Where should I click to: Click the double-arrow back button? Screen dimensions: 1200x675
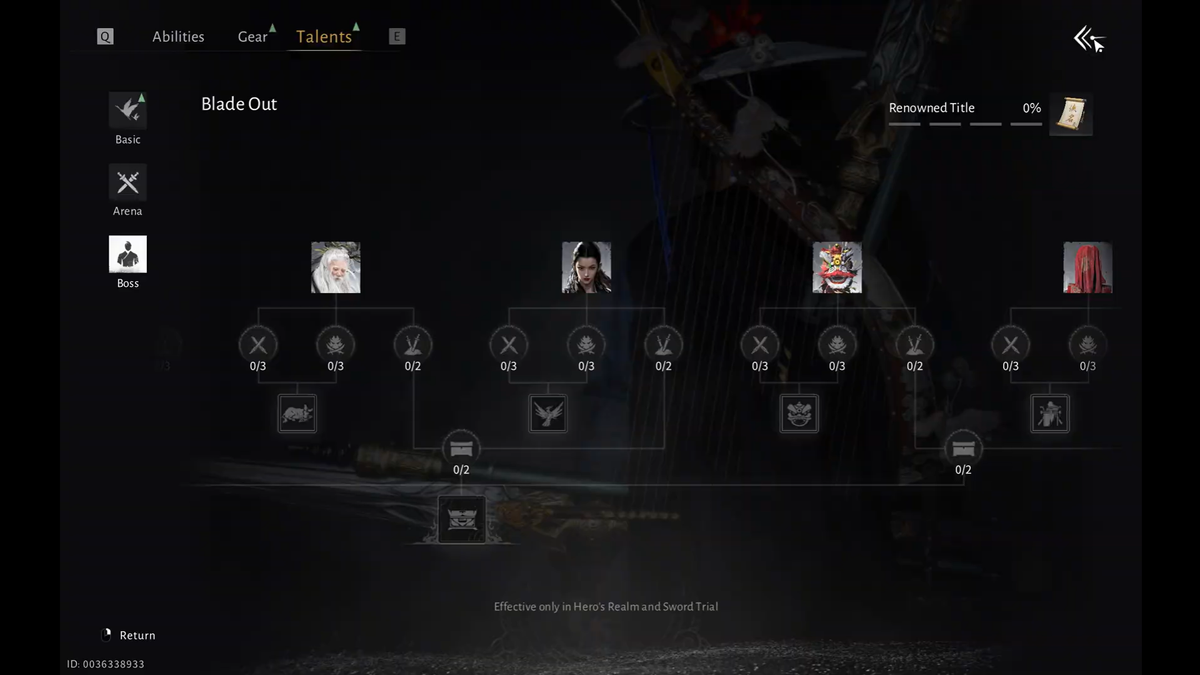point(1089,40)
